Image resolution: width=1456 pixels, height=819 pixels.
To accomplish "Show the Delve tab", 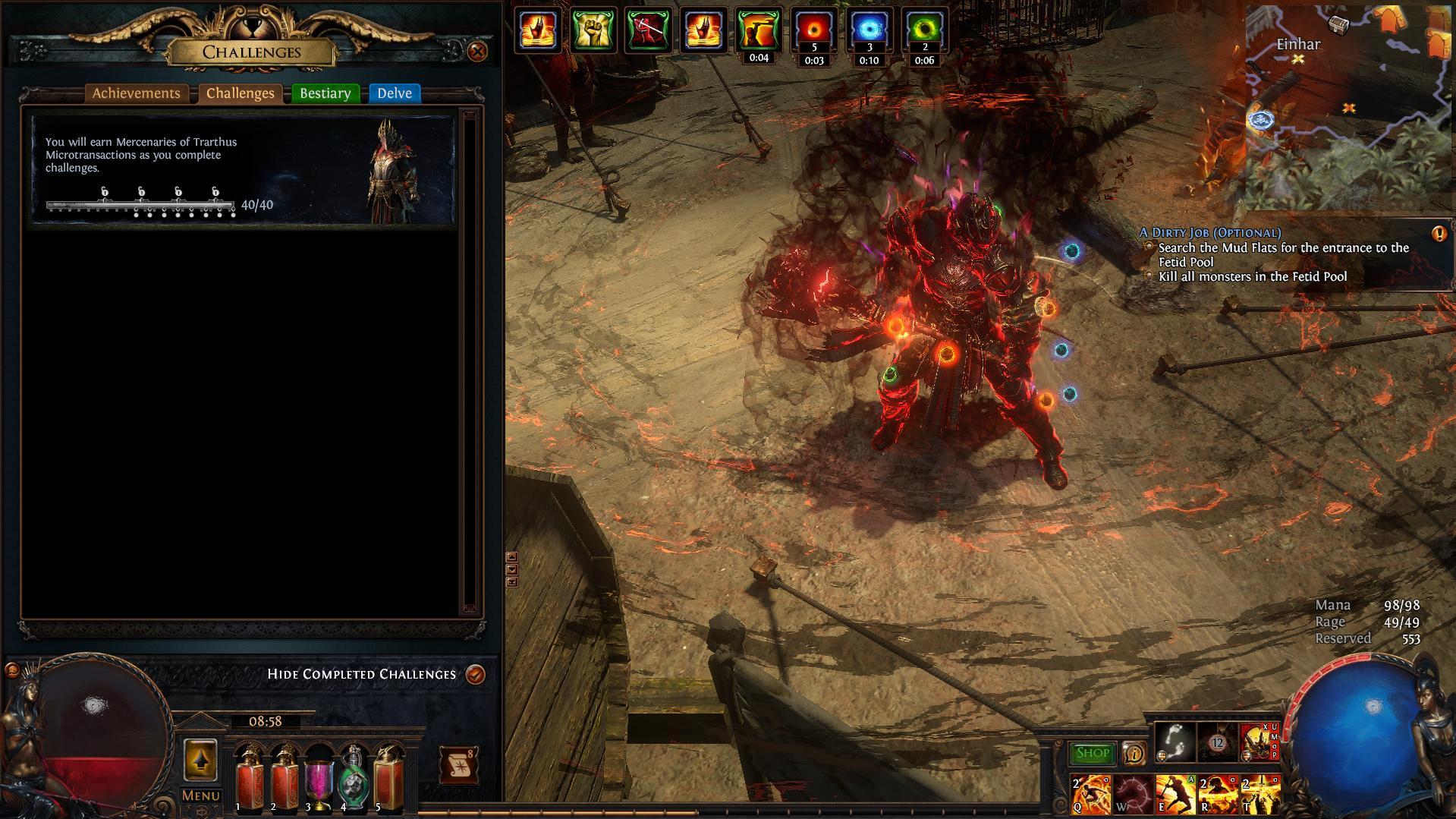I will click(x=395, y=93).
